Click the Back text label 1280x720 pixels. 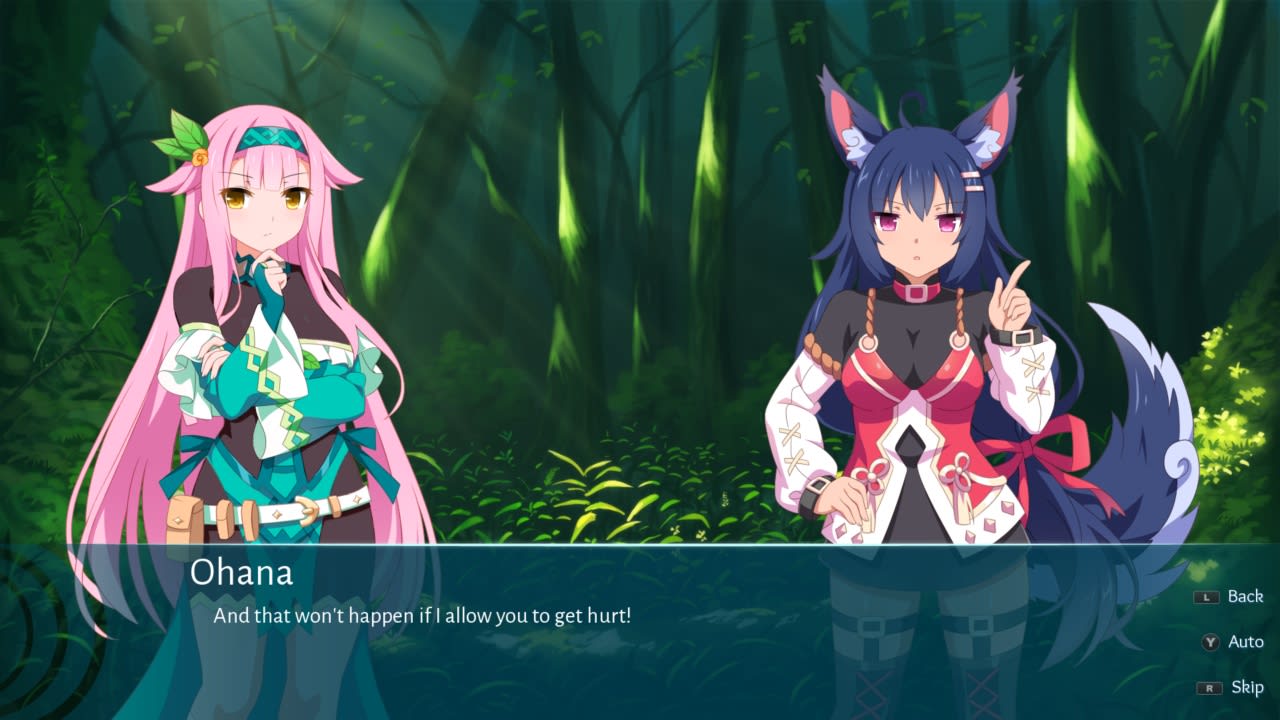1246,596
